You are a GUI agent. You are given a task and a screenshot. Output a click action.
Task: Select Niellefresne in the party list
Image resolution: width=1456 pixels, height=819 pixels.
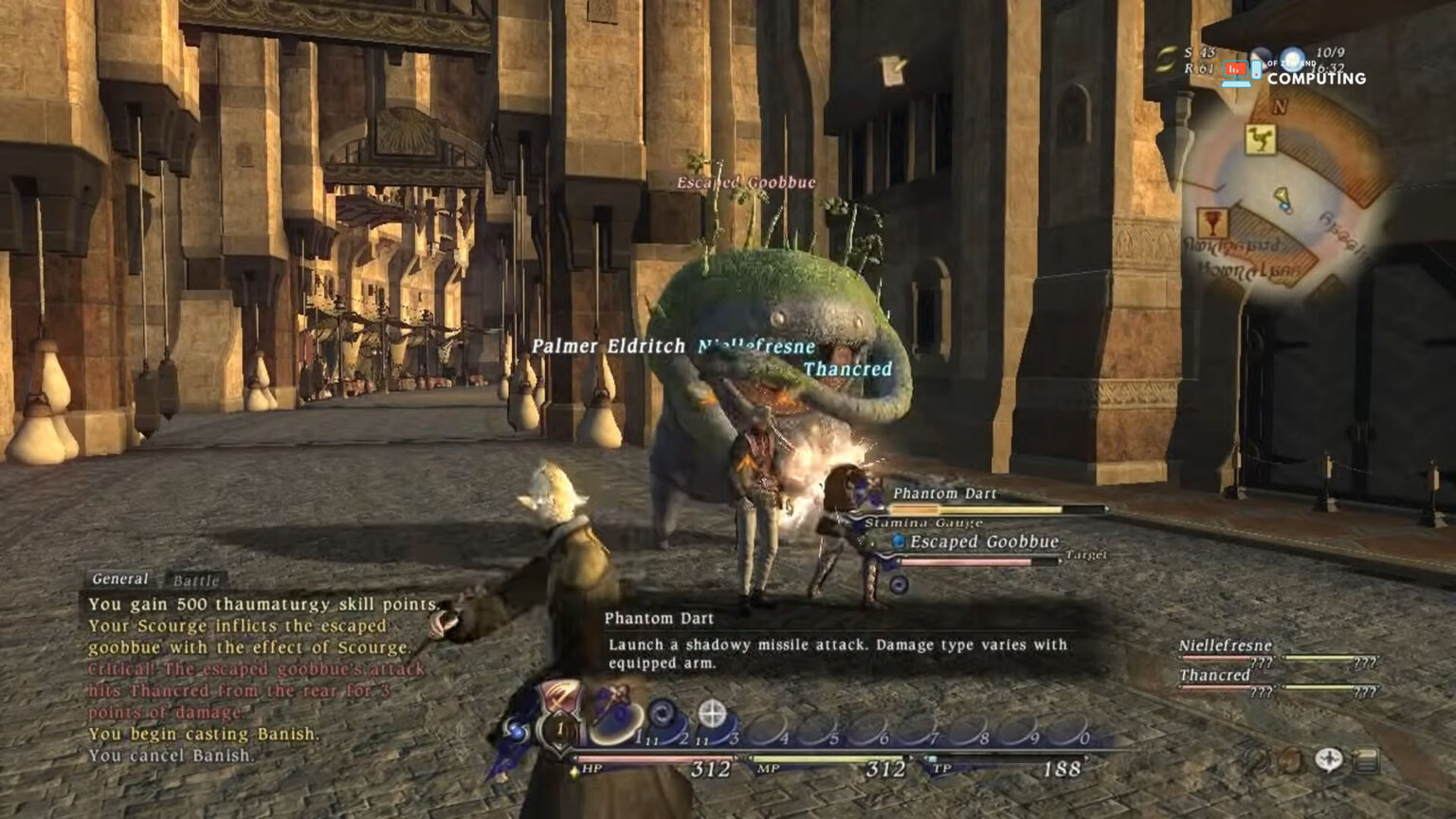point(1225,646)
